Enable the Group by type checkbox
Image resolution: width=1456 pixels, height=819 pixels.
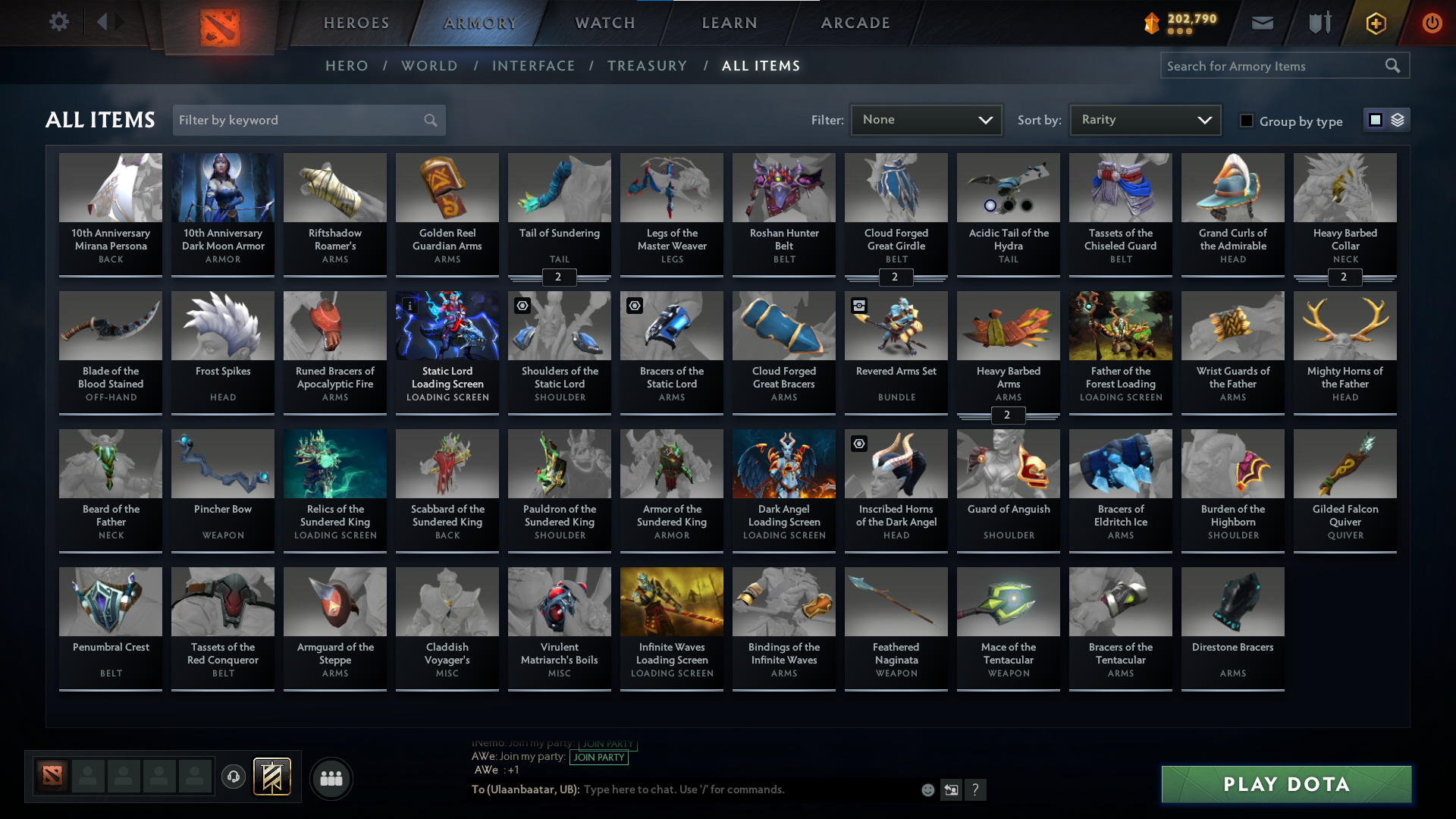1246,120
